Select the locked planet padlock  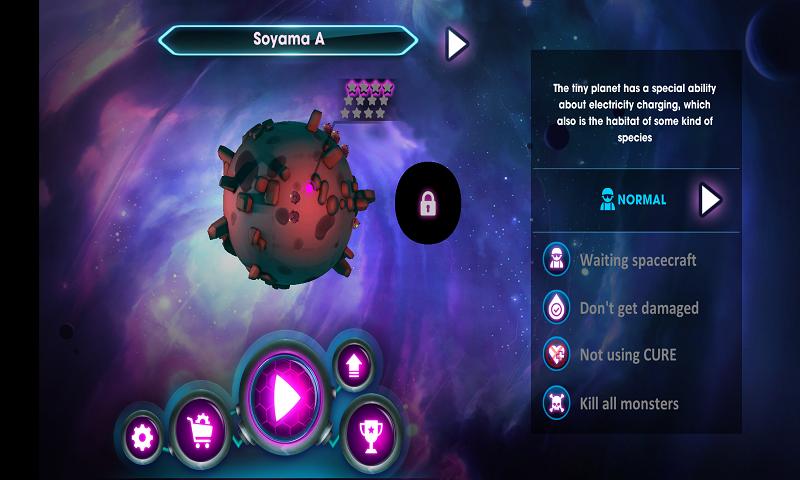pyautogui.click(x=428, y=206)
